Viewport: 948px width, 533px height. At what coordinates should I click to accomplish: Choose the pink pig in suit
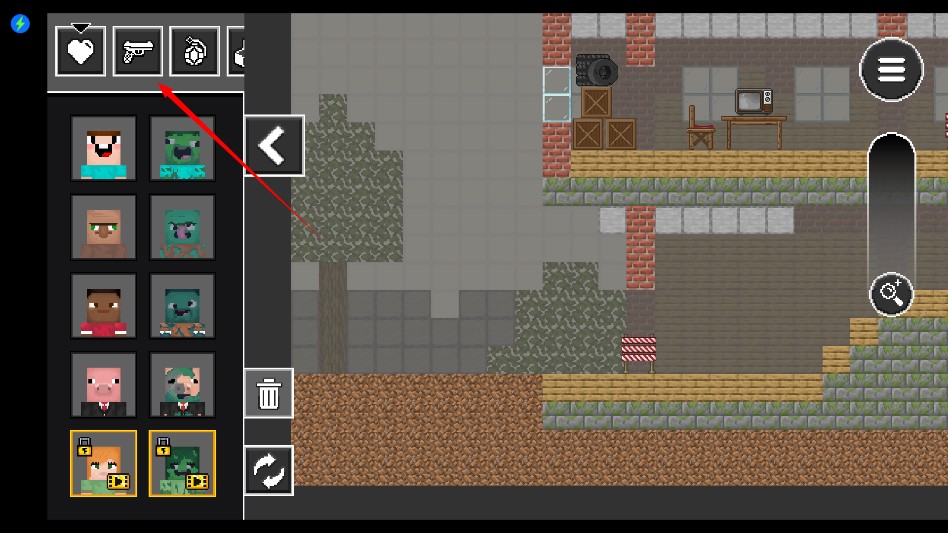(104, 385)
